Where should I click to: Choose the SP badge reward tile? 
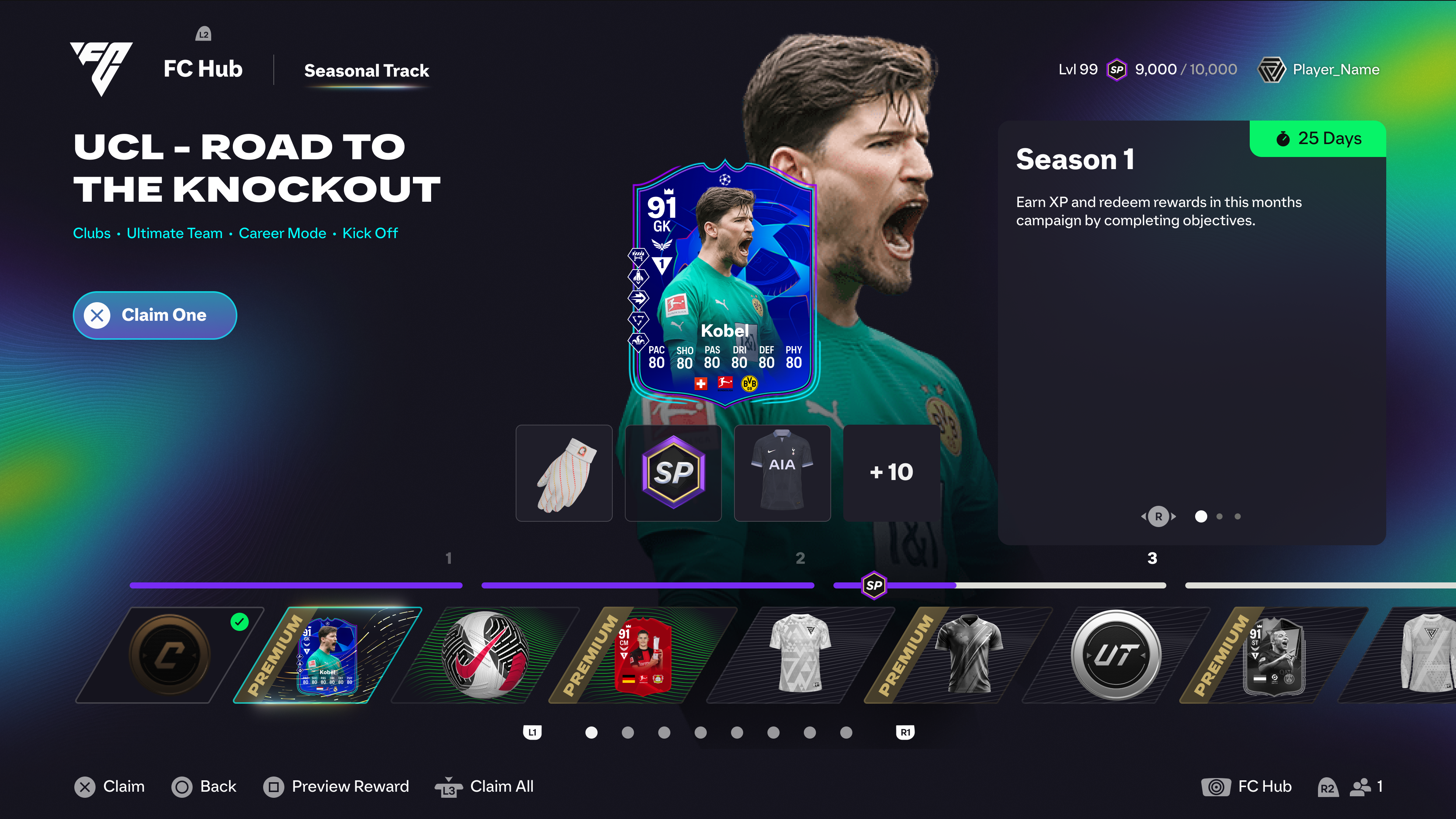coord(673,473)
